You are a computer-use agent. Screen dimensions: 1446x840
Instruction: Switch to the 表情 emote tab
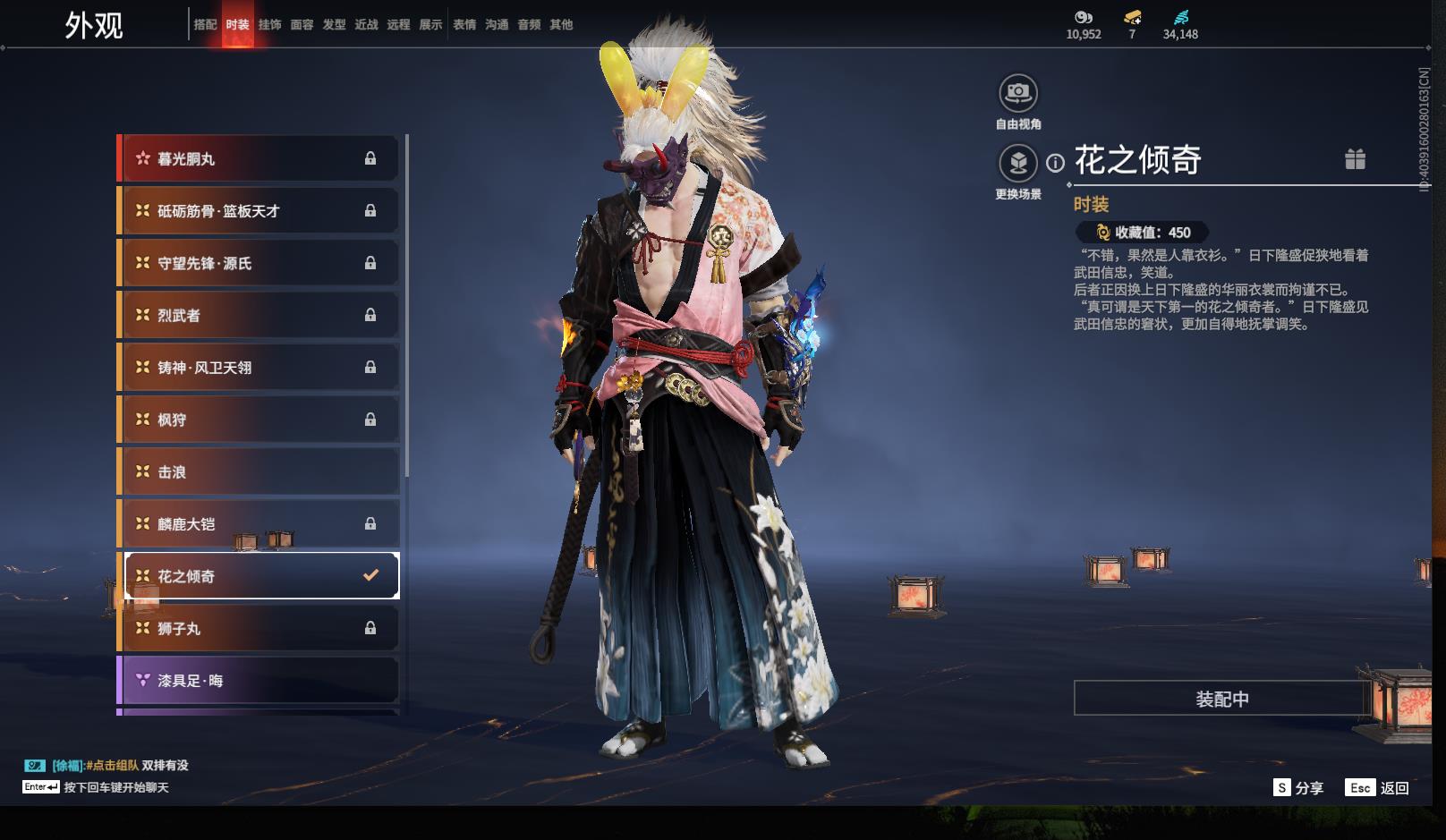click(x=464, y=25)
